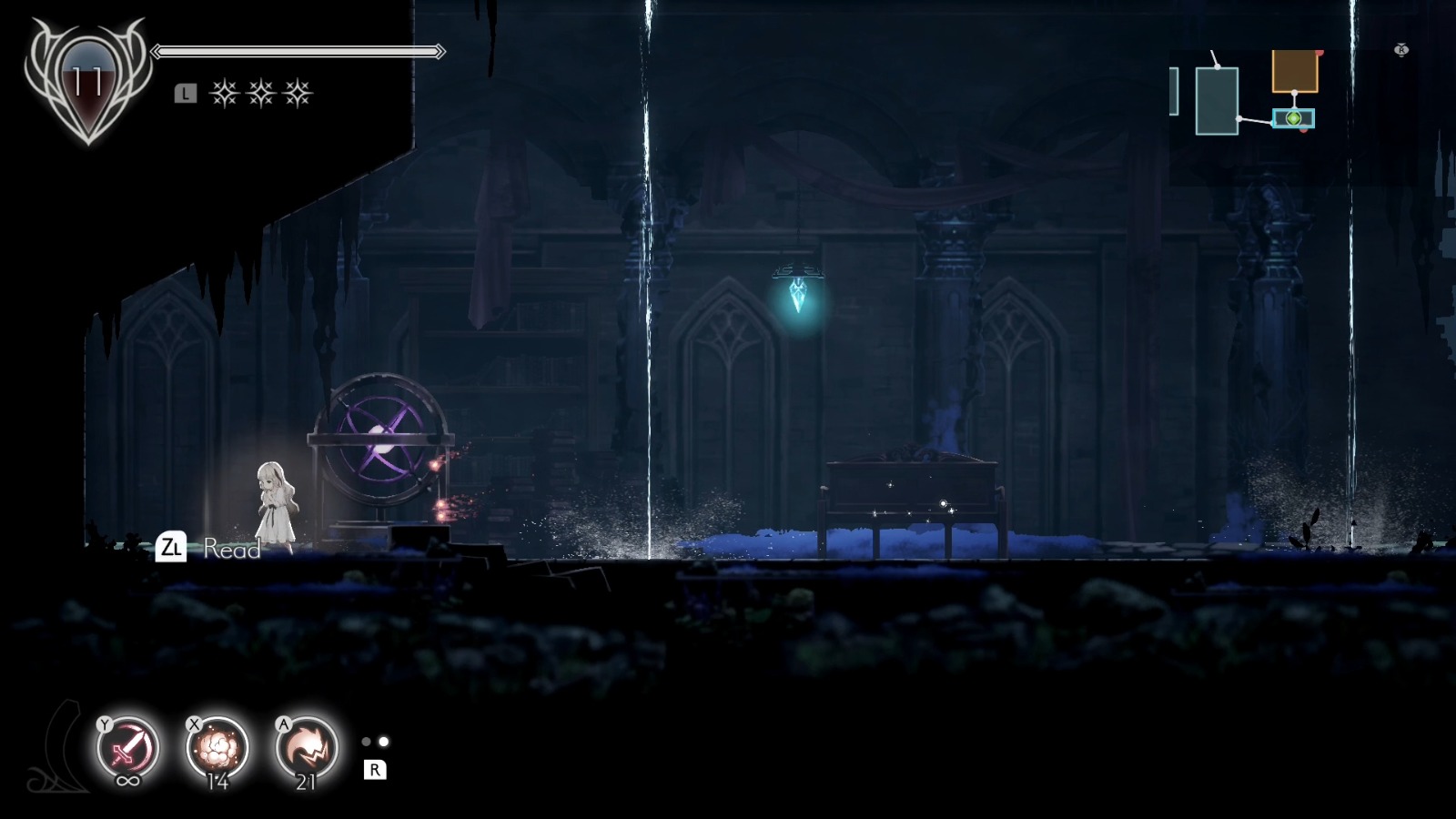Select the Y sword skill icon

click(x=129, y=746)
